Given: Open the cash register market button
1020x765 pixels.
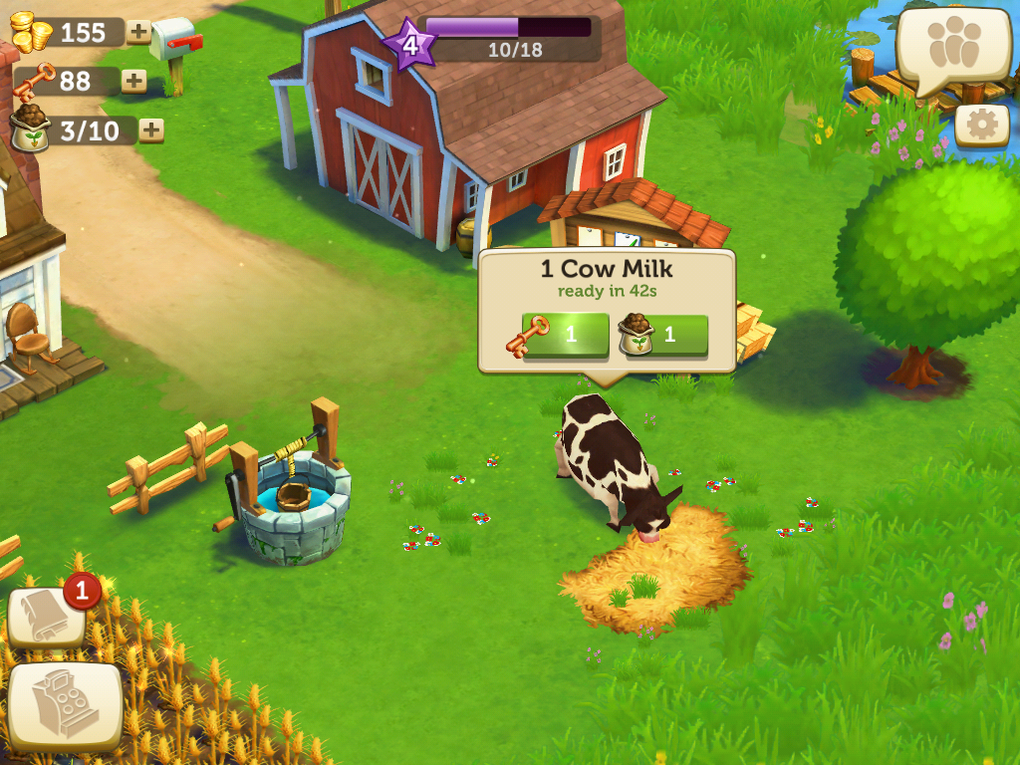Looking at the screenshot, I should coord(65,706).
